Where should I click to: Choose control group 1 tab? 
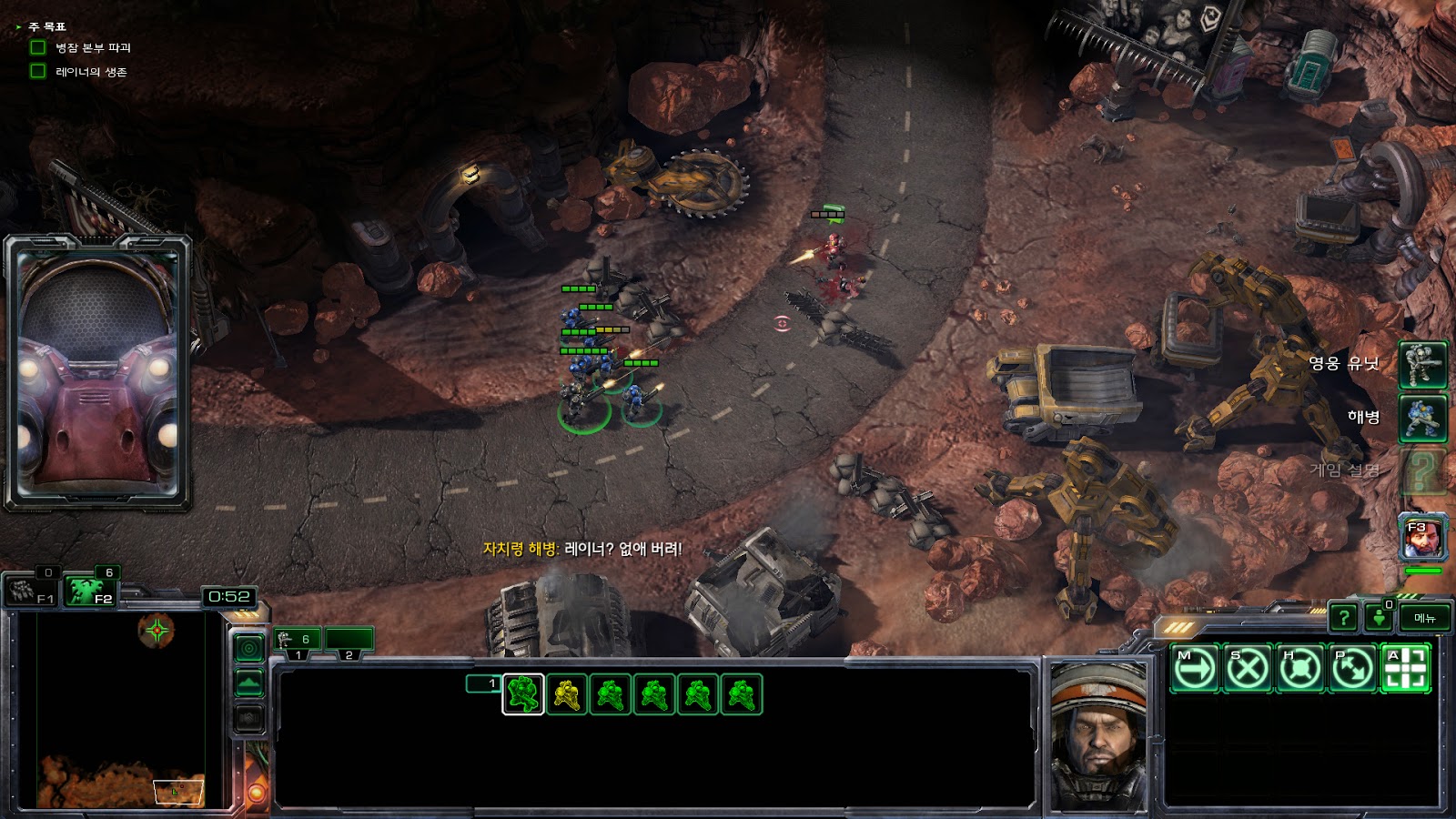[x=298, y=641]
